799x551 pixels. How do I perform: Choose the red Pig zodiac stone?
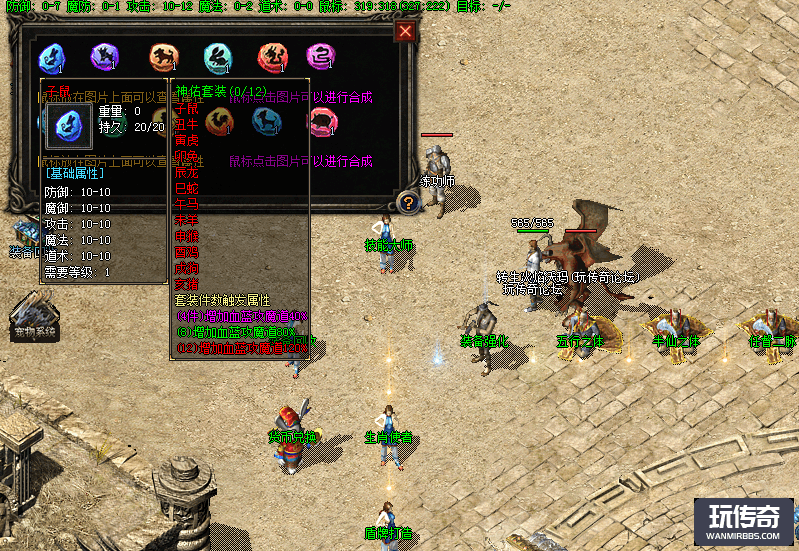point(322,121)
